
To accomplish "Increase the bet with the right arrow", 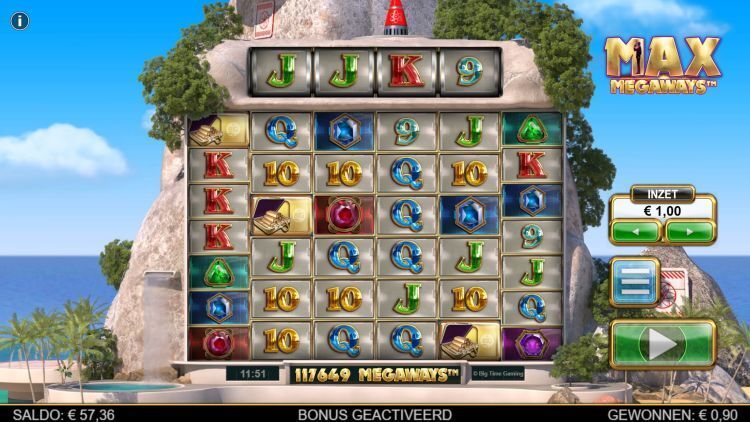I will click(690, 232).
